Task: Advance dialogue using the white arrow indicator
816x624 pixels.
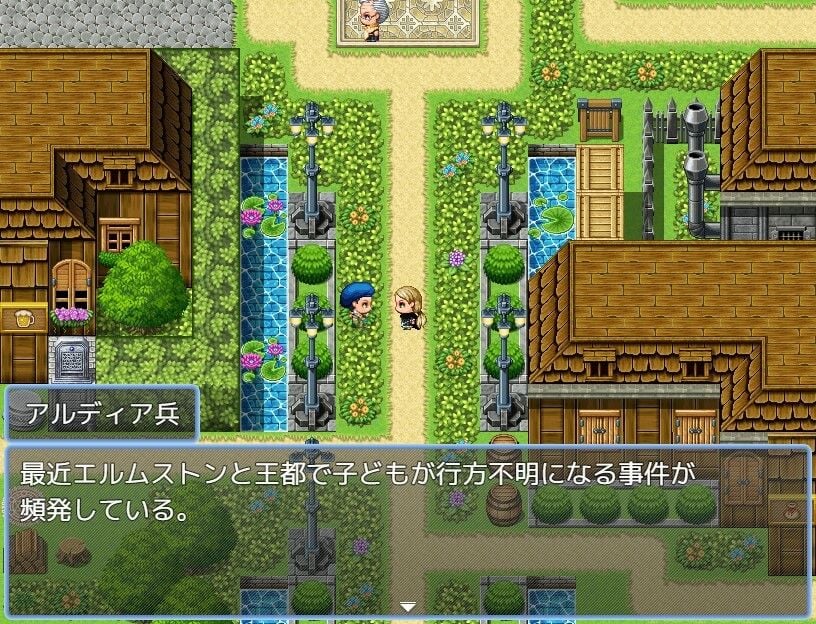Action: 407,606
